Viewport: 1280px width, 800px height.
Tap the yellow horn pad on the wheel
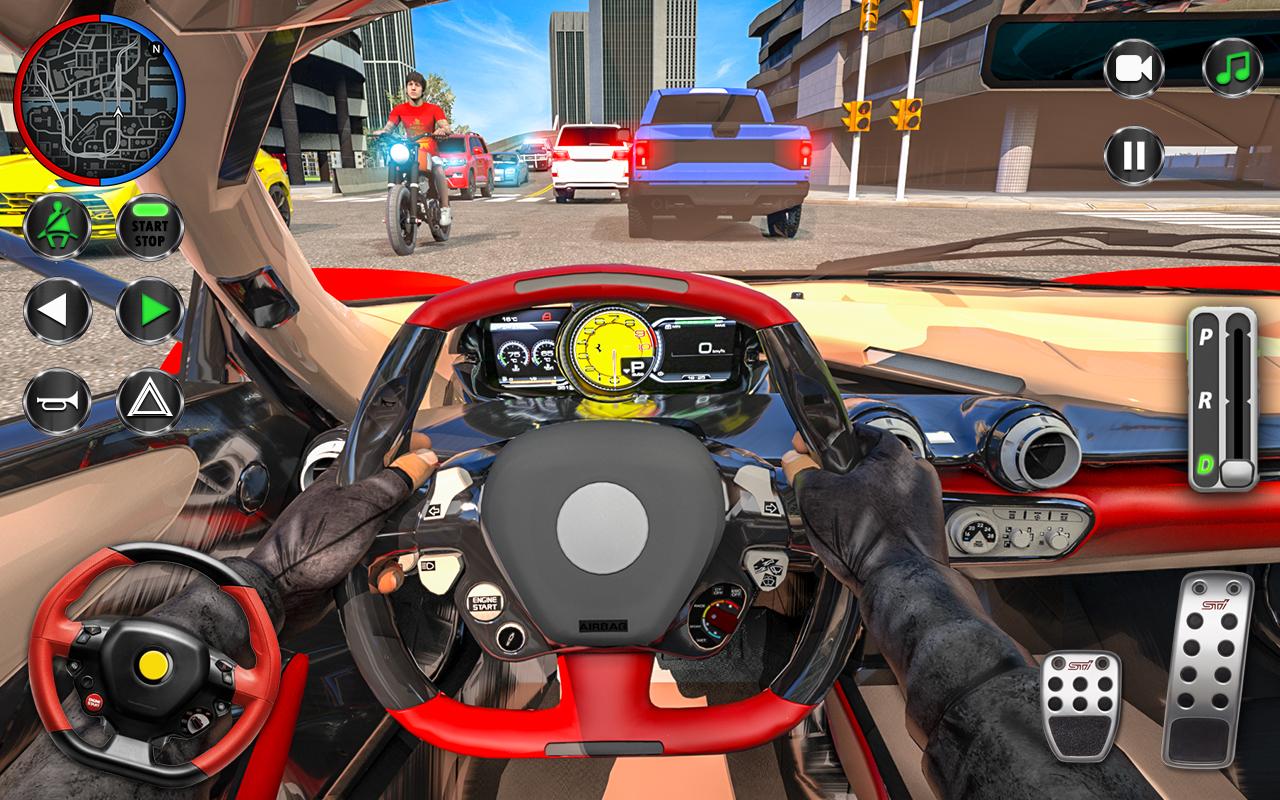click(x=152, y=665)
